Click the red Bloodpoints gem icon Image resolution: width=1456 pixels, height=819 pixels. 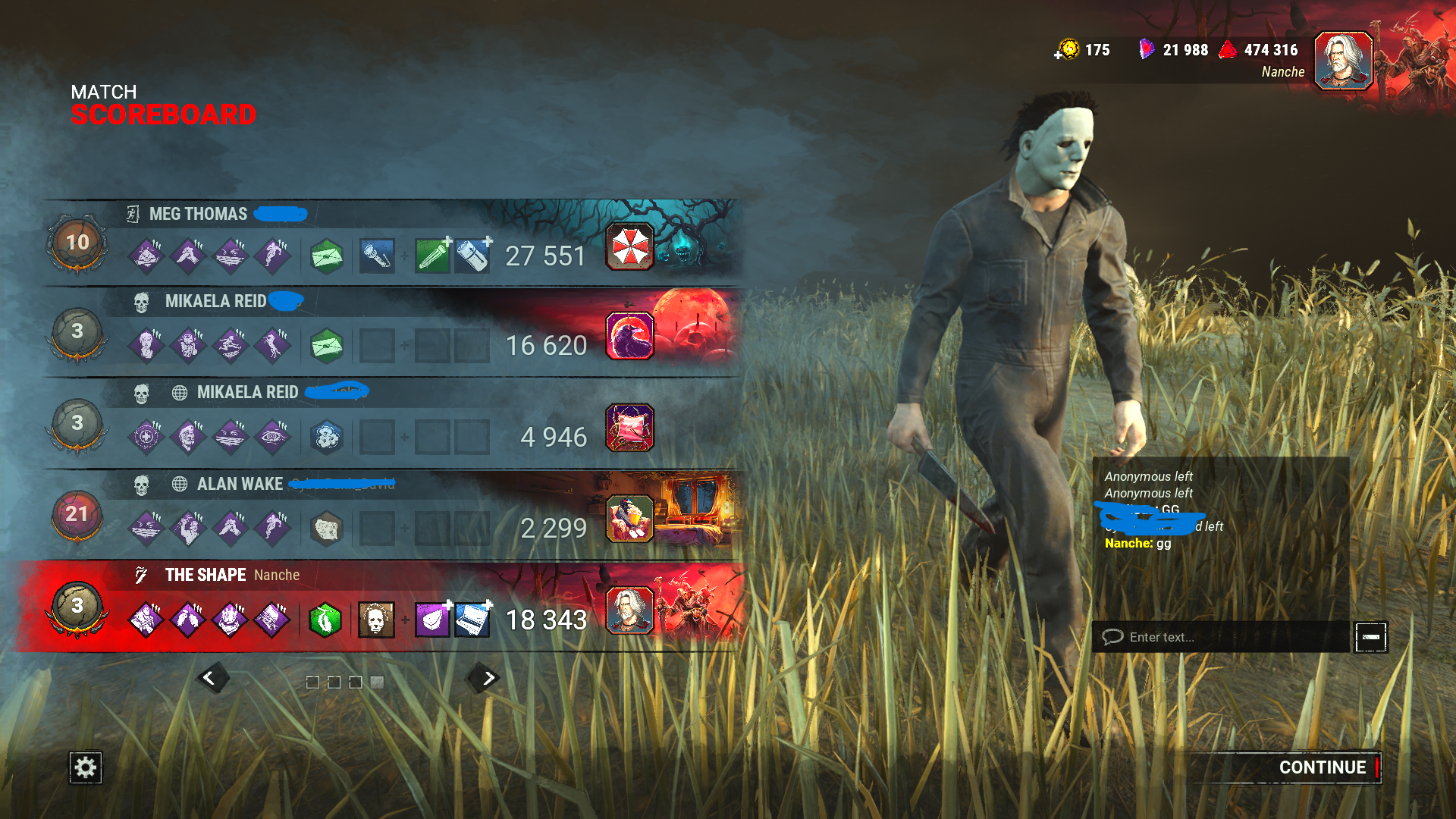click(x=1228, y=50)
